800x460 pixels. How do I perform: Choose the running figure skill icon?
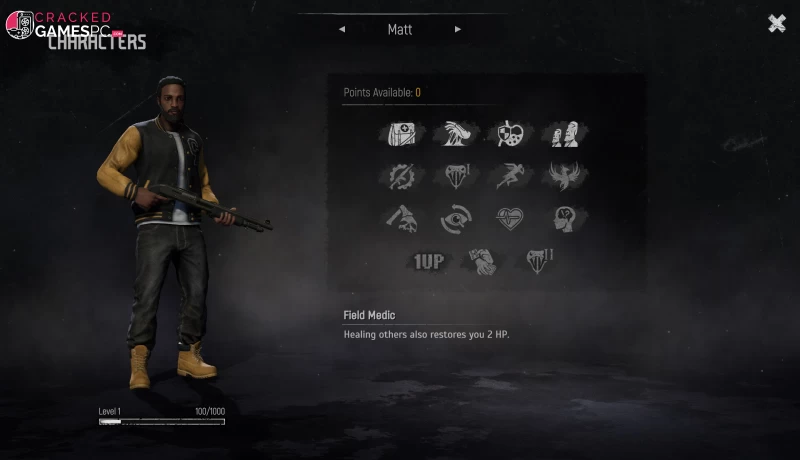tap(509, 176)
